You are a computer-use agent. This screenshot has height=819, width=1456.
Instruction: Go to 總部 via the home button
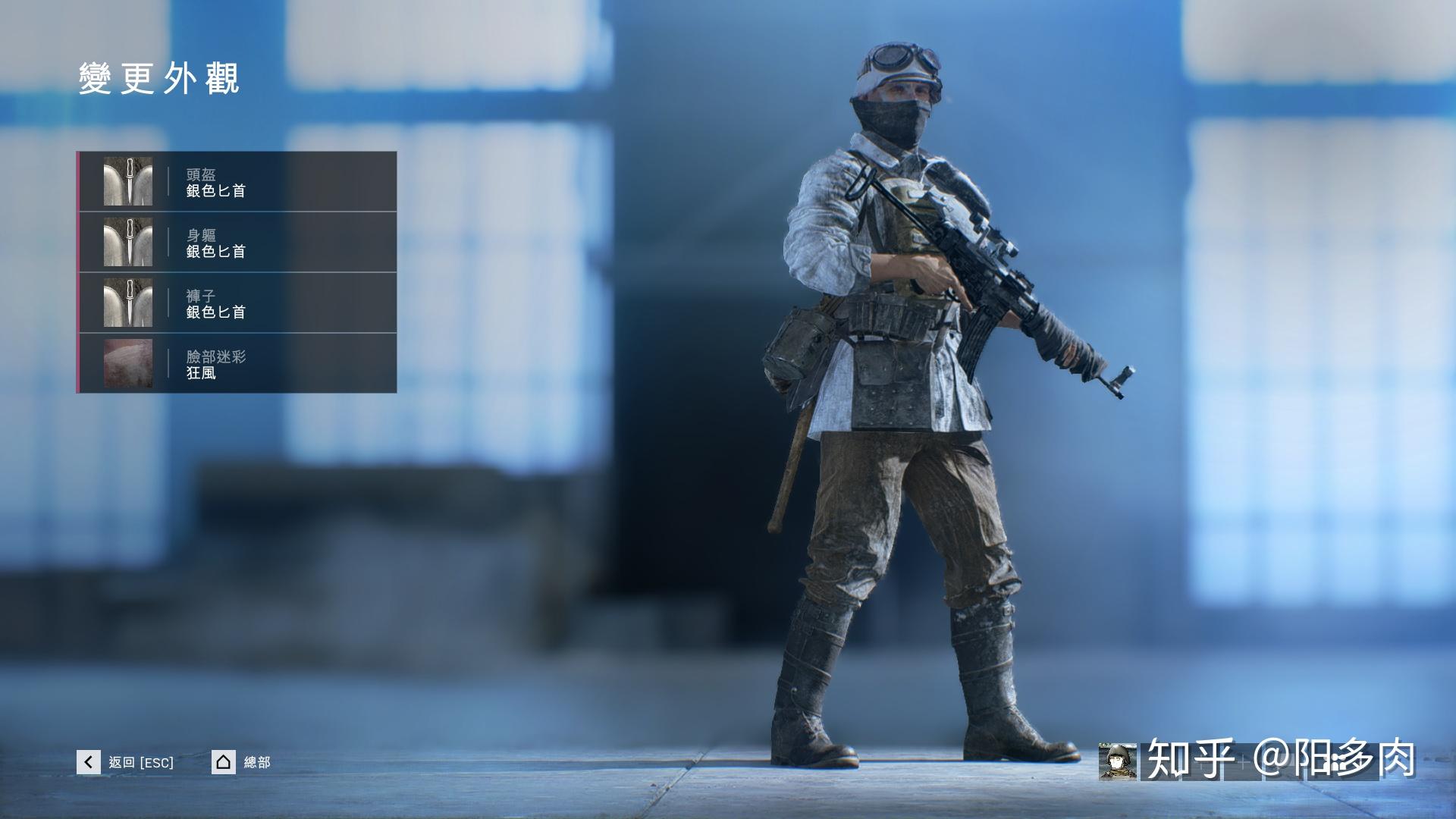(x=224, y=762)
